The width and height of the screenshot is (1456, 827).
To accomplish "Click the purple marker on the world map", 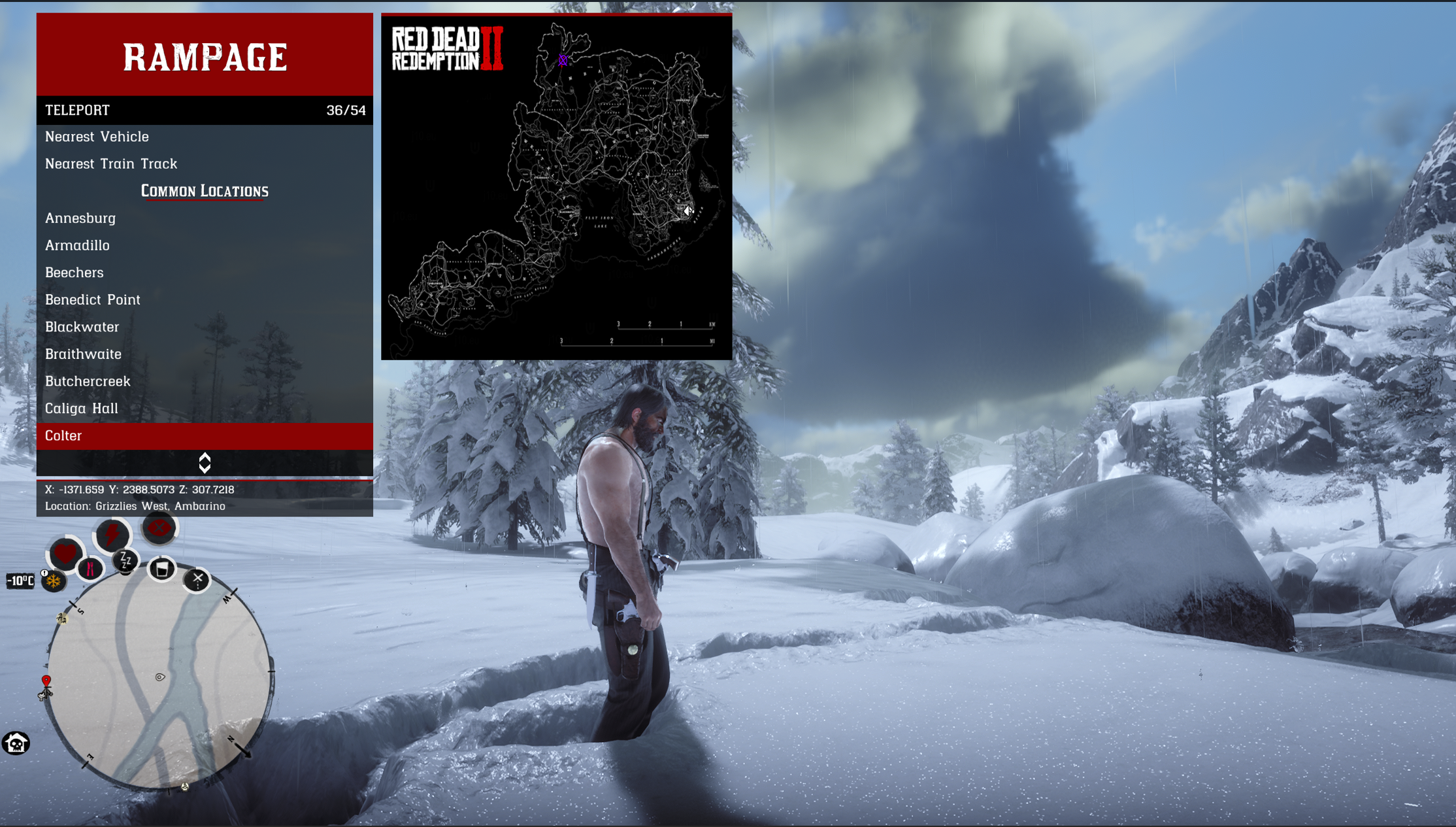I will pos(563,60).
